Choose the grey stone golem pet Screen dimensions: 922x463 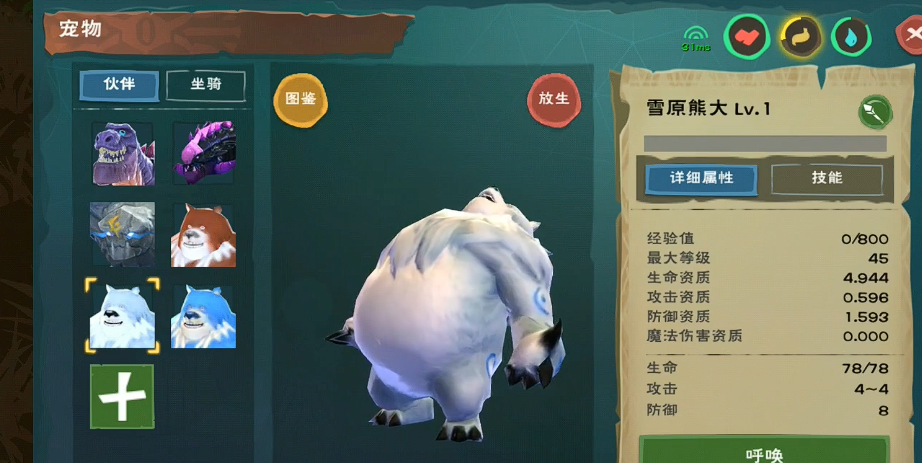[122, 234]
